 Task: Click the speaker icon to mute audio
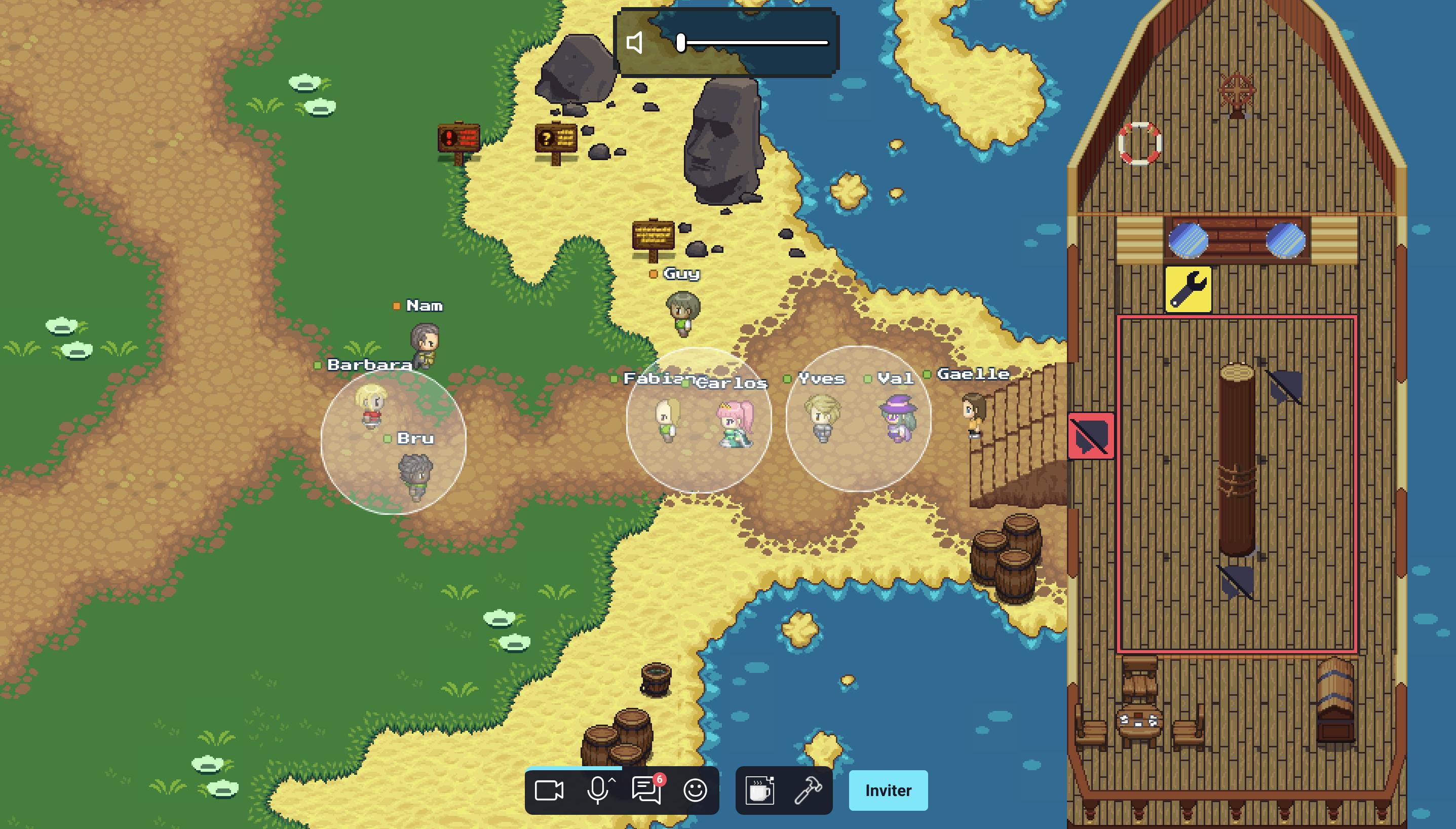[635, 43]
